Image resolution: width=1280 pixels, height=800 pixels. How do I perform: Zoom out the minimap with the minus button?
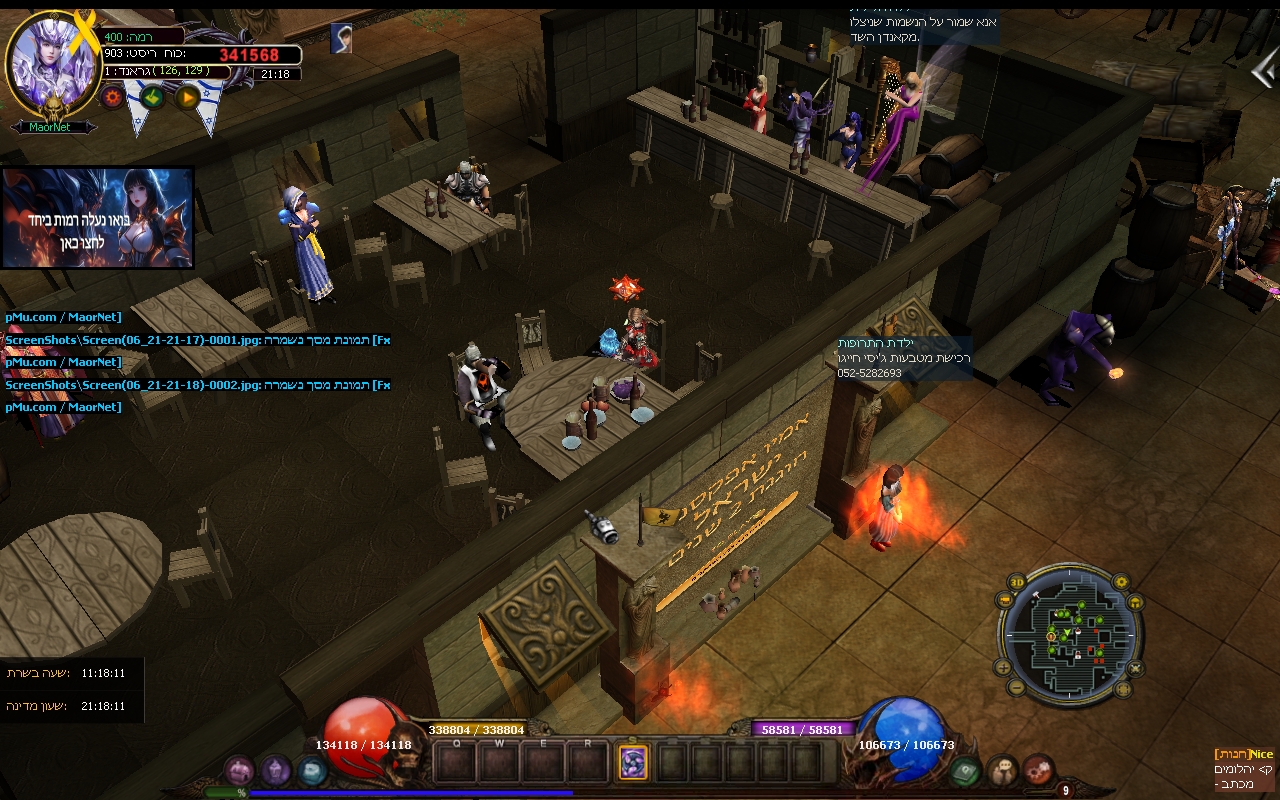coord(1016,687)
